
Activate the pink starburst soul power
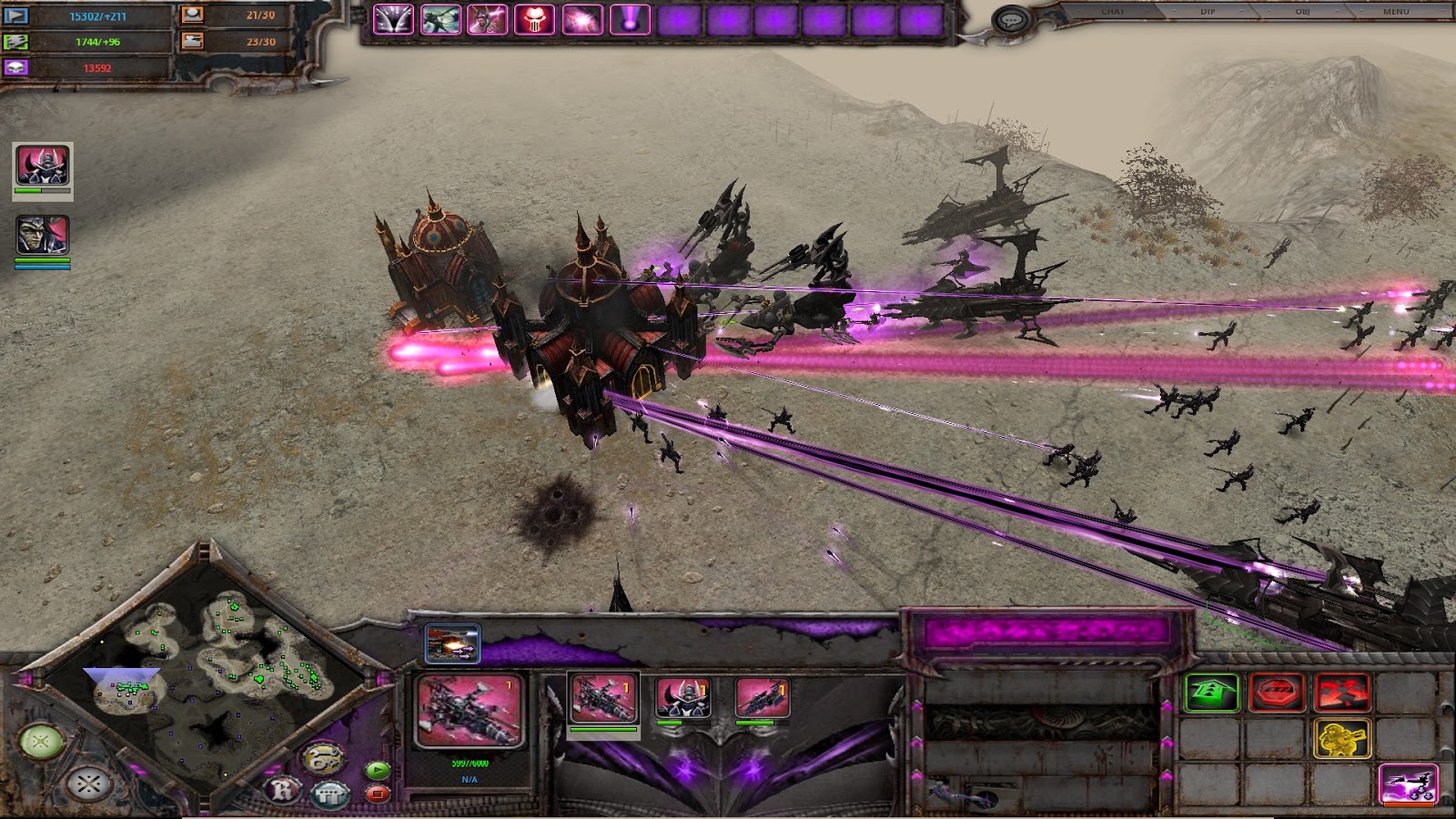pyautogui.click(x=581, y=19)
